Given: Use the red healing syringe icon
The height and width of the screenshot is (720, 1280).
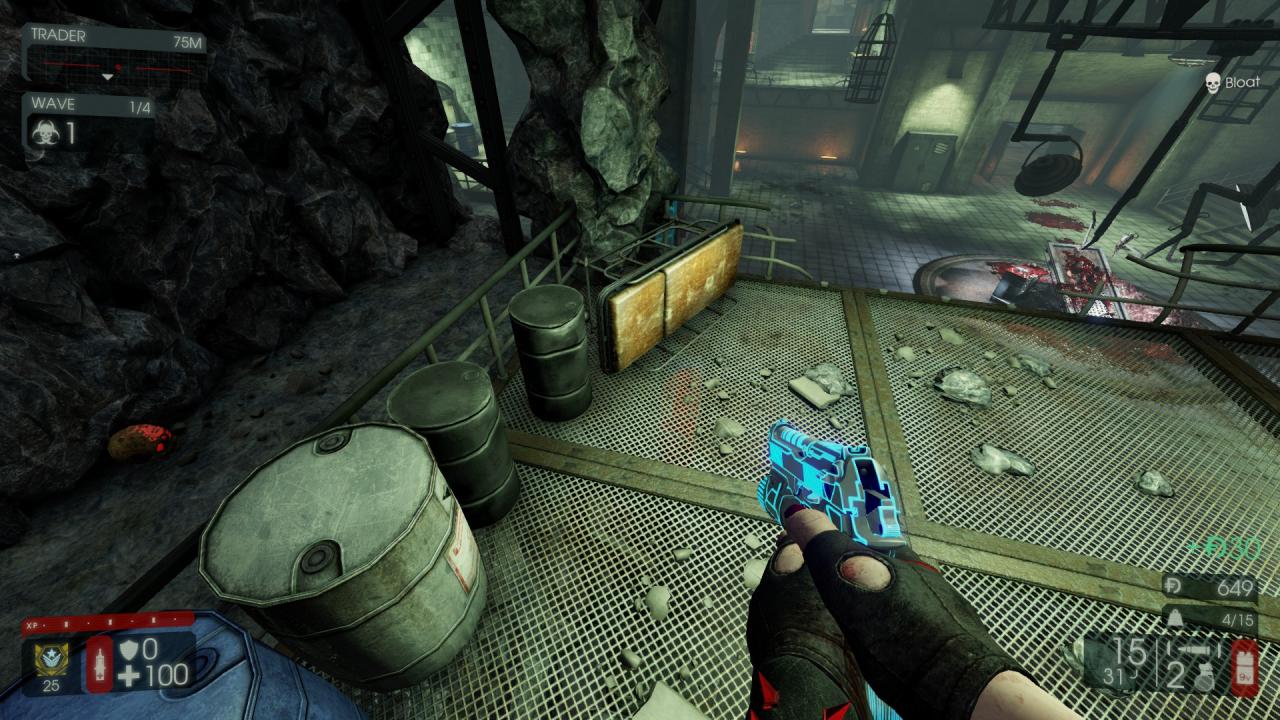Looking at the screenshot, I should pos(100,661).
